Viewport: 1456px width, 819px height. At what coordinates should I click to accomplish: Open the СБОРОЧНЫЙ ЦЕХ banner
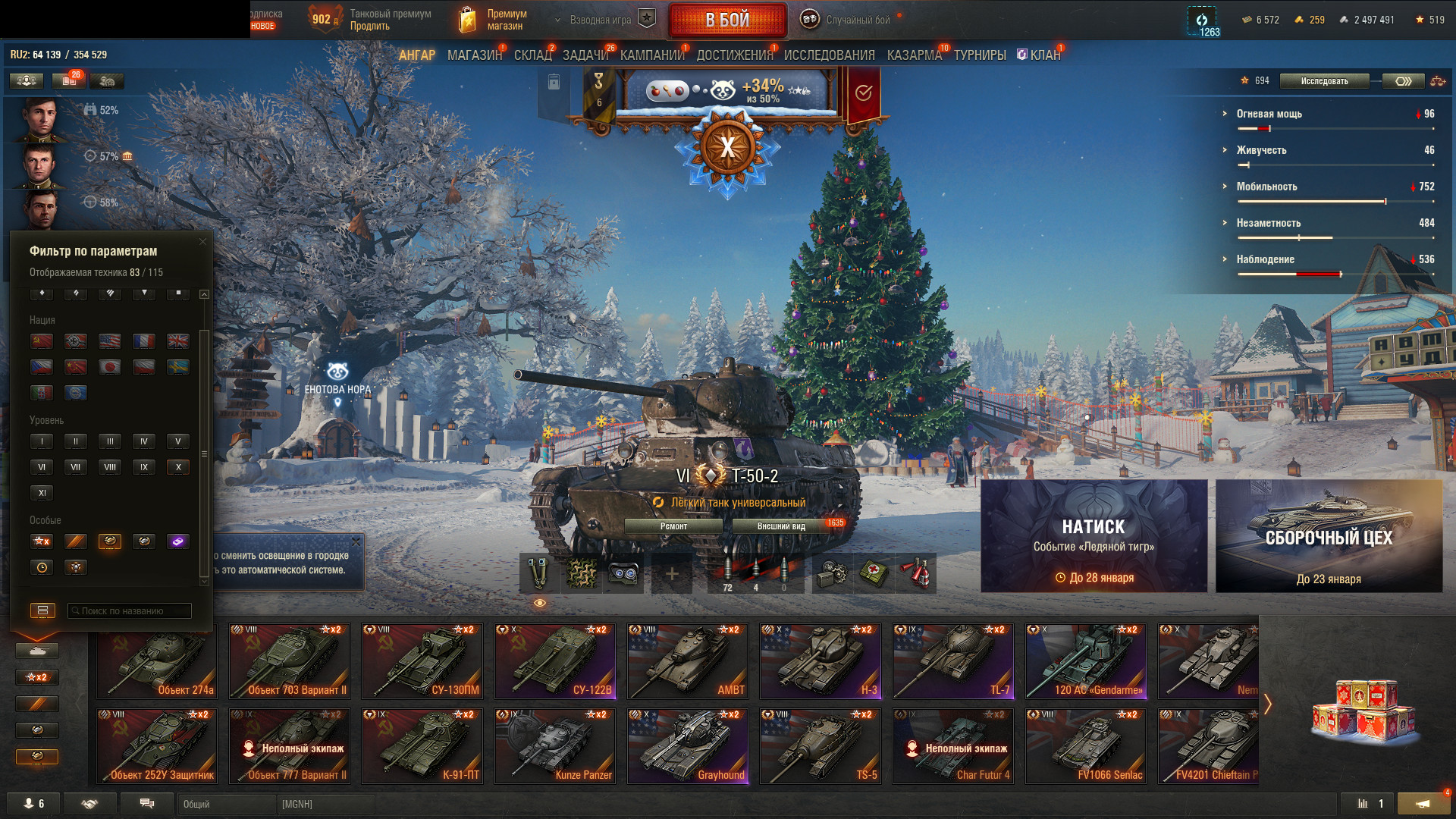(x=1329, y=536)
